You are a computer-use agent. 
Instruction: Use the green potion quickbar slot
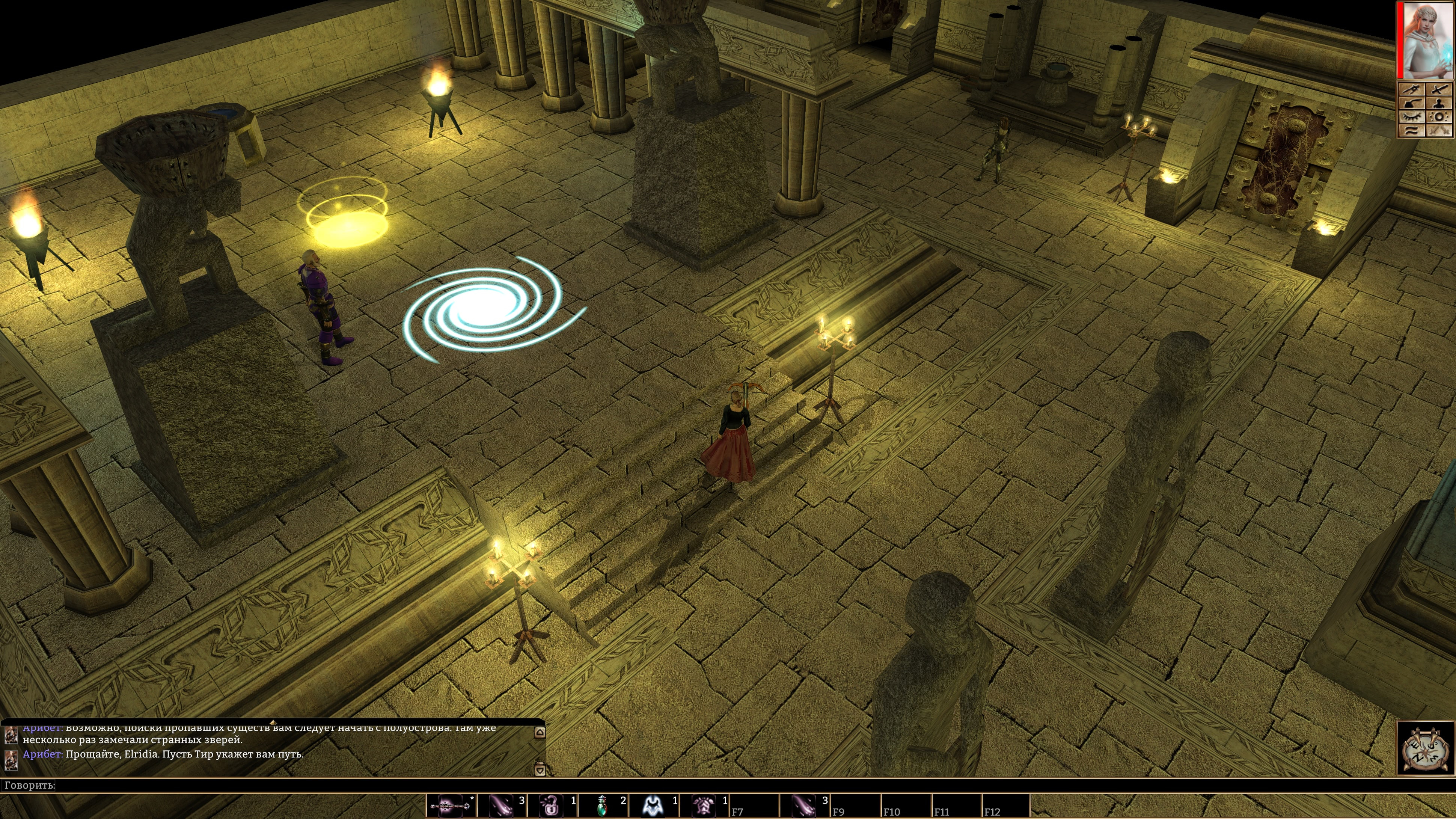click(x=603, y=805)
